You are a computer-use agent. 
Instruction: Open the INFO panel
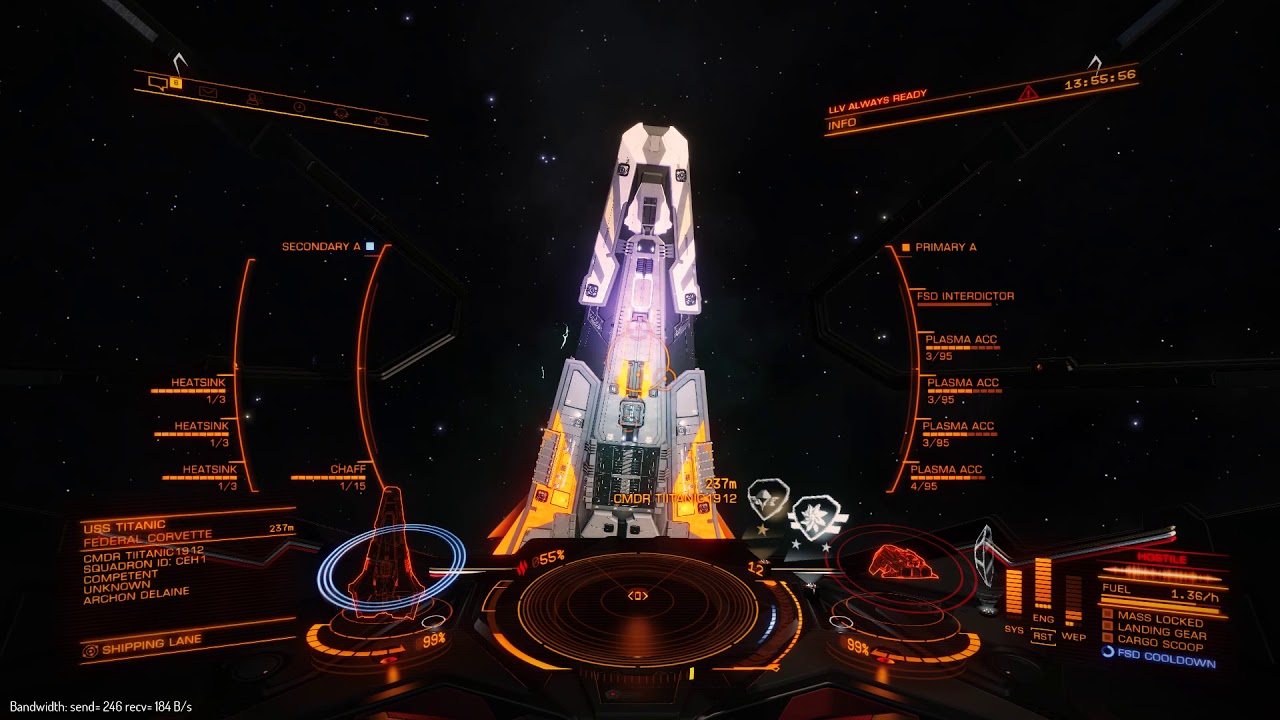841,126
